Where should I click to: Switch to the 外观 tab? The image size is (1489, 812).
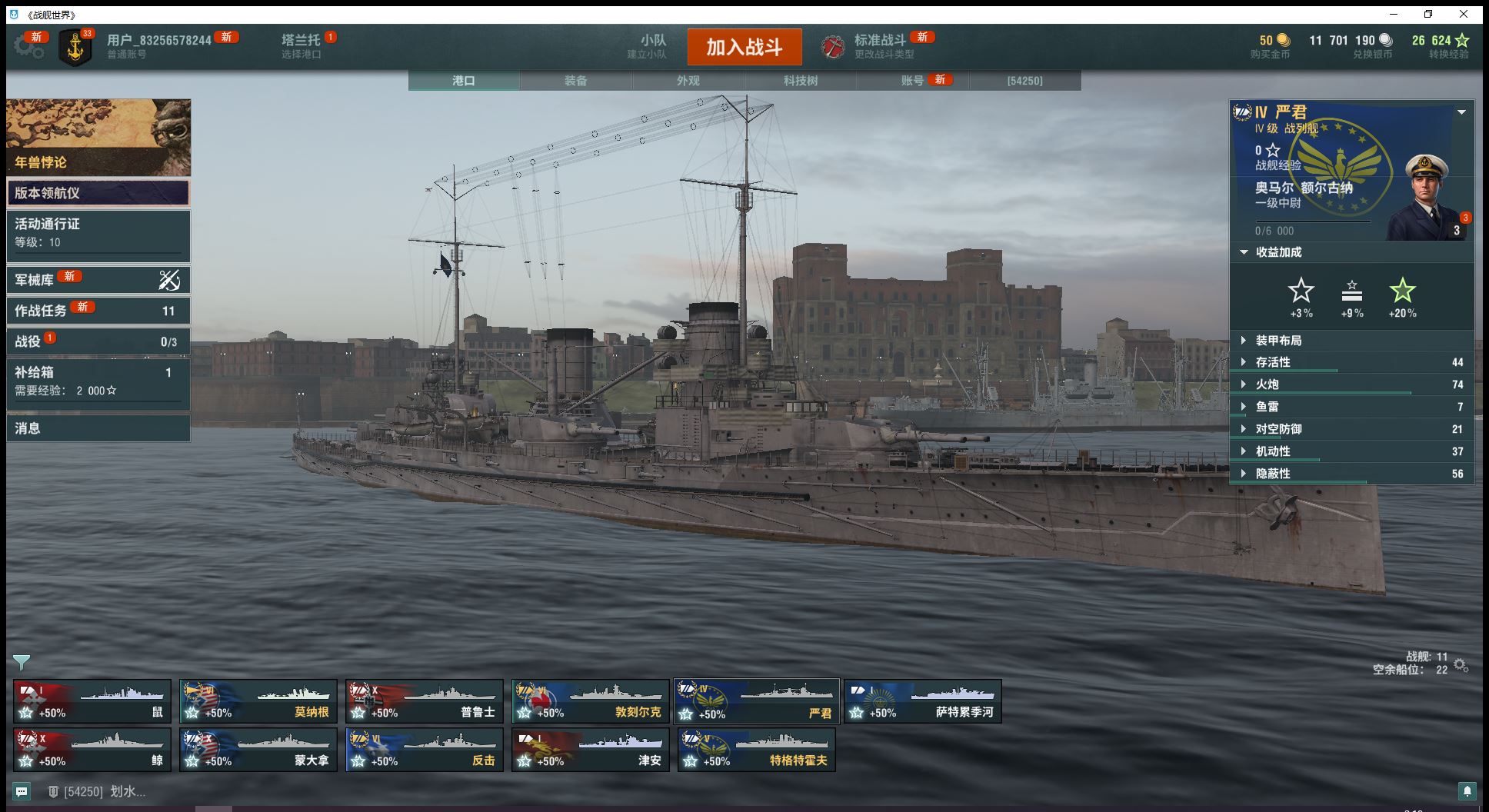(688, 81)
